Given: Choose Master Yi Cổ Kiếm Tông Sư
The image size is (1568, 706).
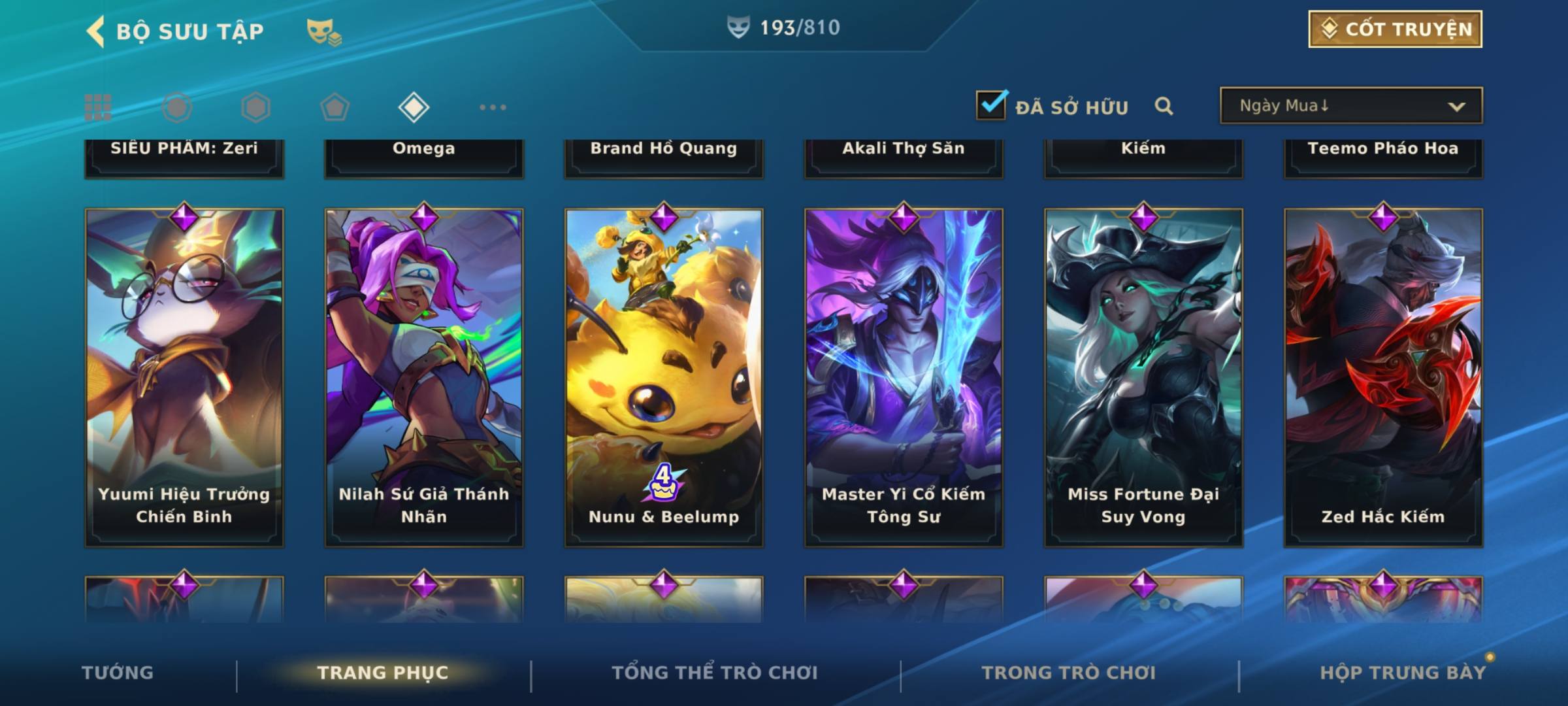Looking at the screenshot, I should click(904, 377).
